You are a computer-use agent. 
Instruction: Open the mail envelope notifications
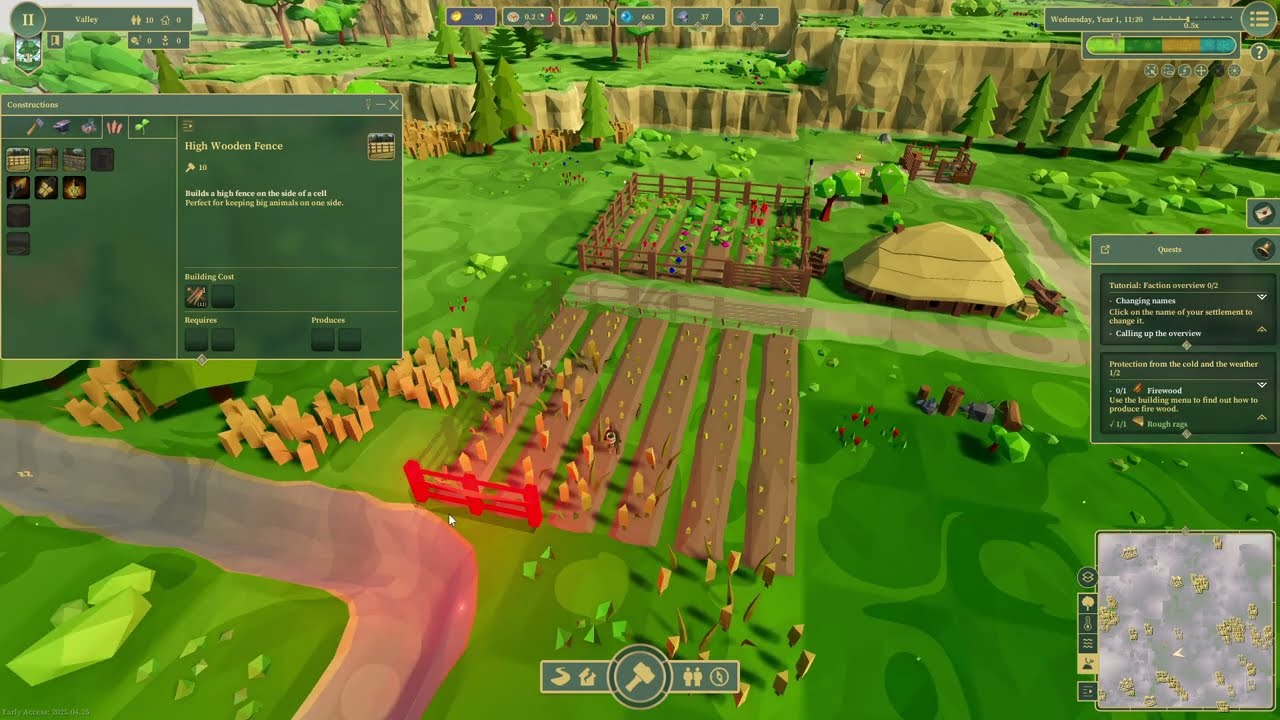click(x=1263, y=212)
